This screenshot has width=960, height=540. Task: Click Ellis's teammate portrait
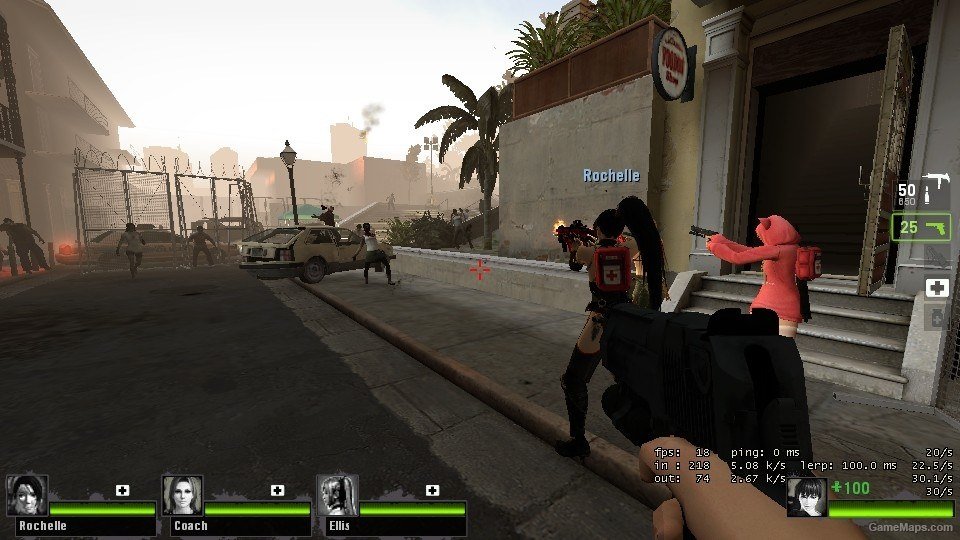point(337,495)
